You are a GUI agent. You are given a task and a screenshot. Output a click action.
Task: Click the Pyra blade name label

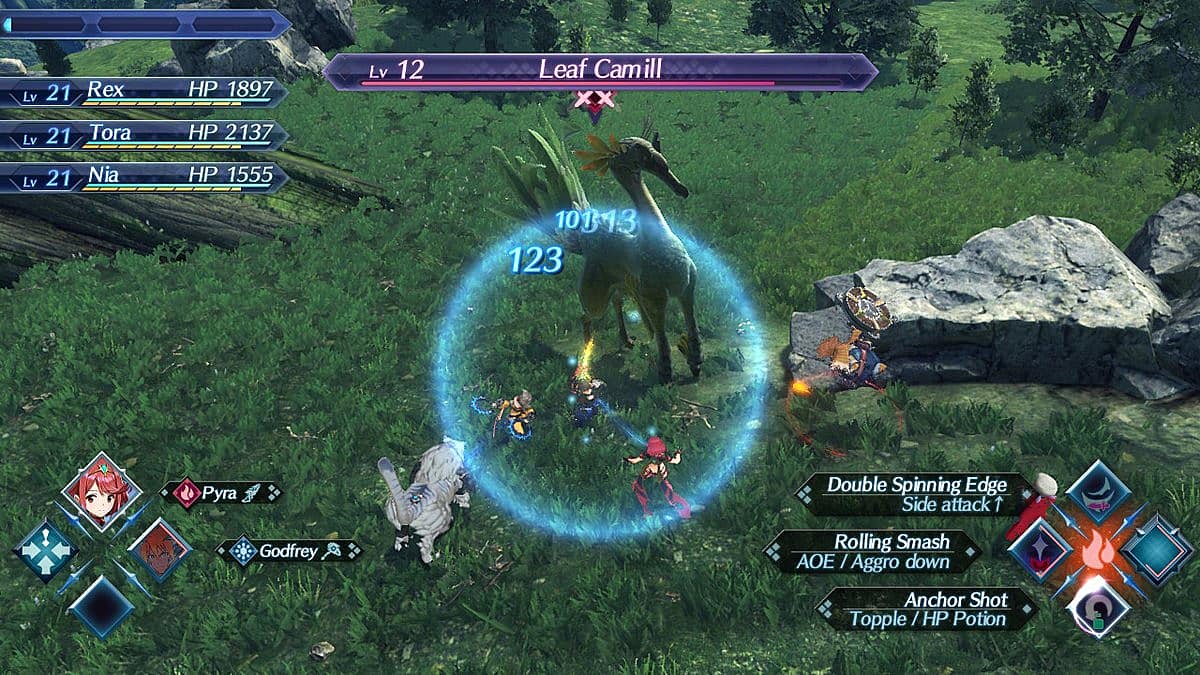221,493
